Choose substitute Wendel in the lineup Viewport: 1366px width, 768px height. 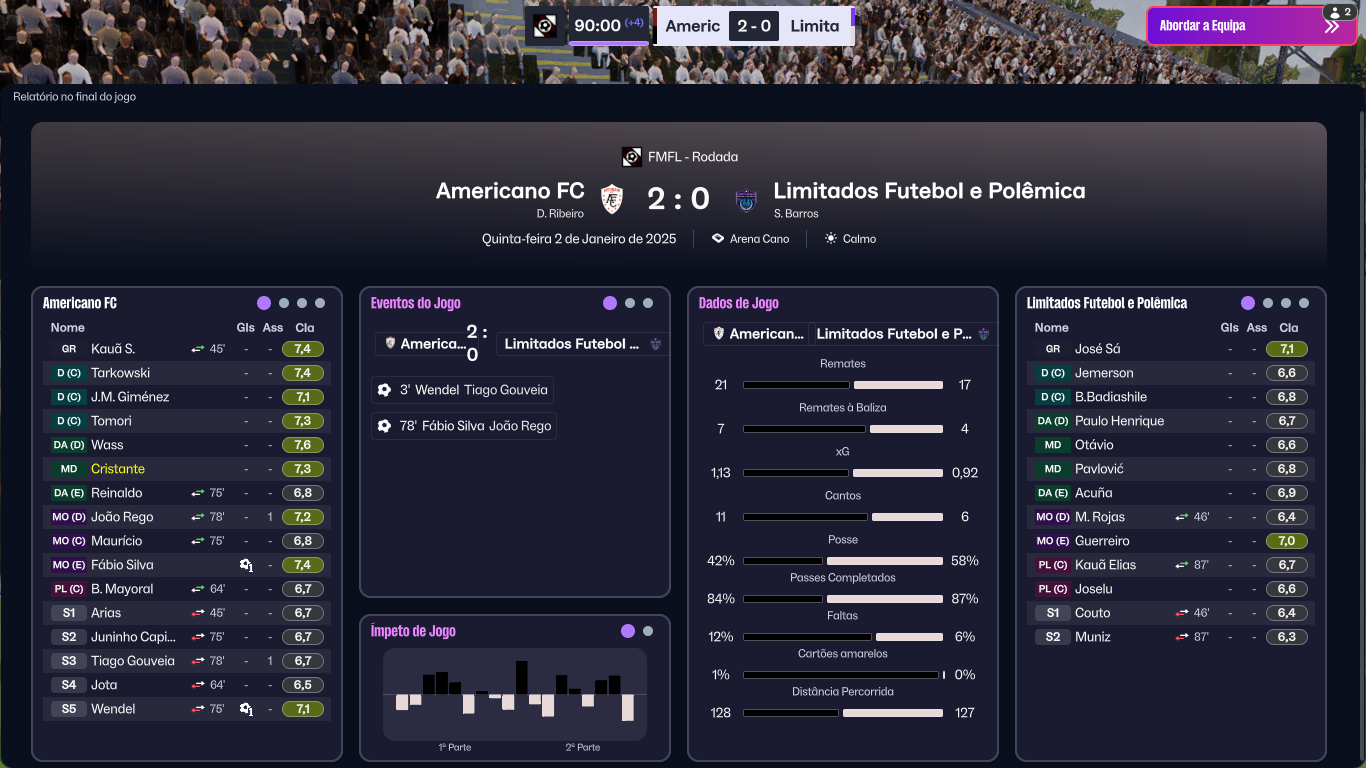(113, 709)
